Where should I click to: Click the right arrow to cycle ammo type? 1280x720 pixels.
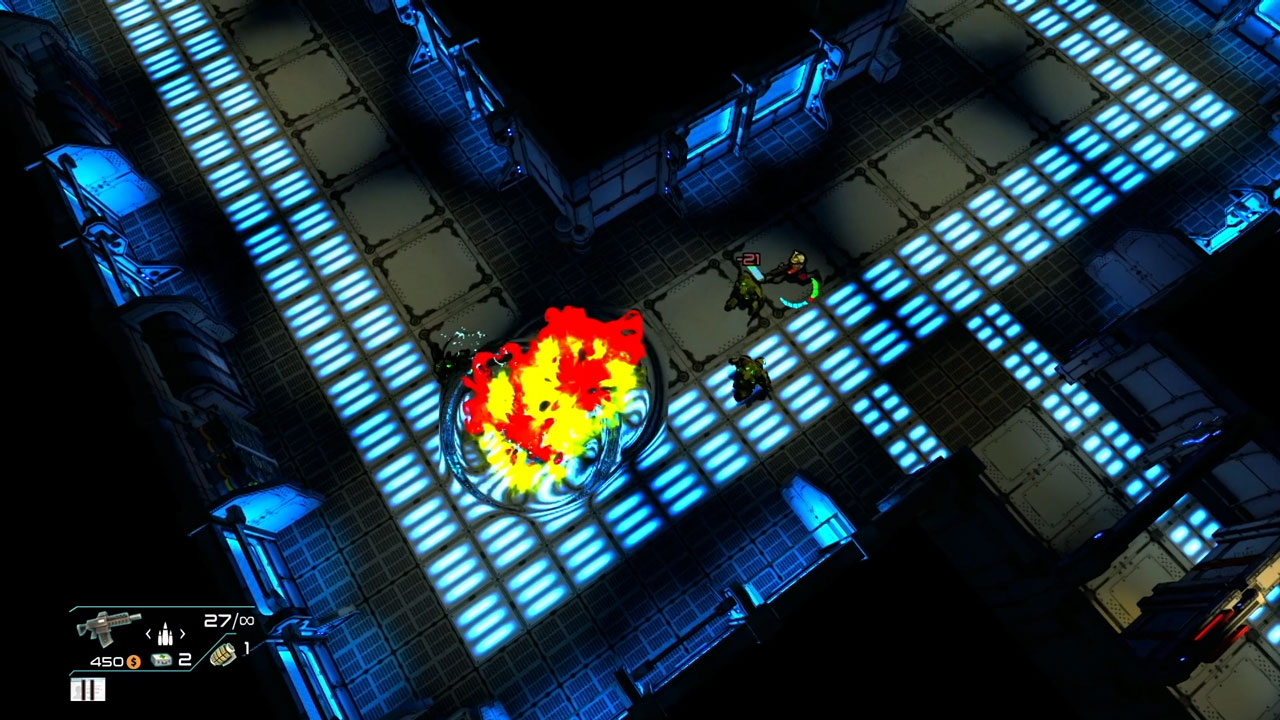point(183,634)
